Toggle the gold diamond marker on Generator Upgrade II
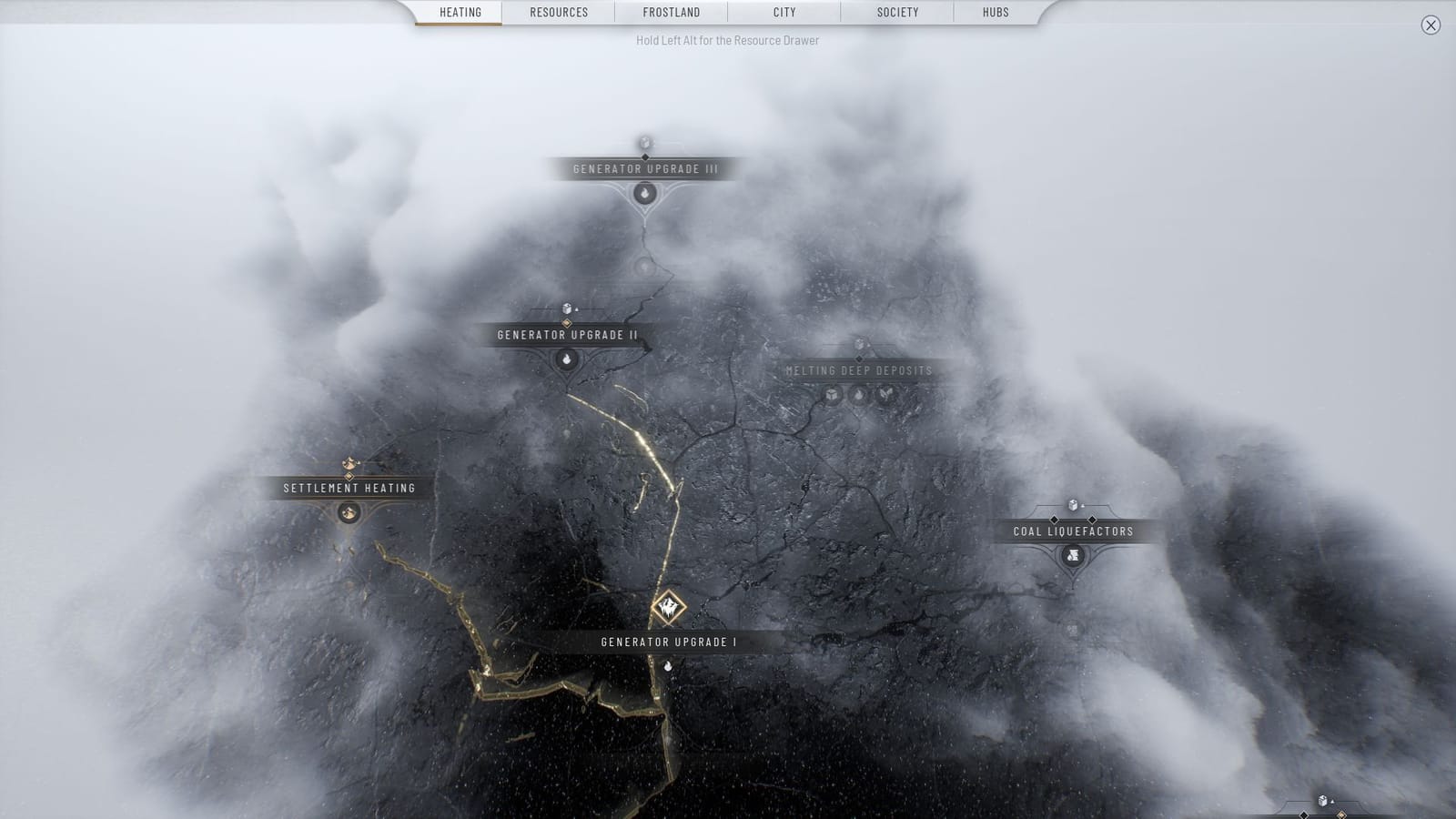The image size is (1456, 819). (567, 325)
